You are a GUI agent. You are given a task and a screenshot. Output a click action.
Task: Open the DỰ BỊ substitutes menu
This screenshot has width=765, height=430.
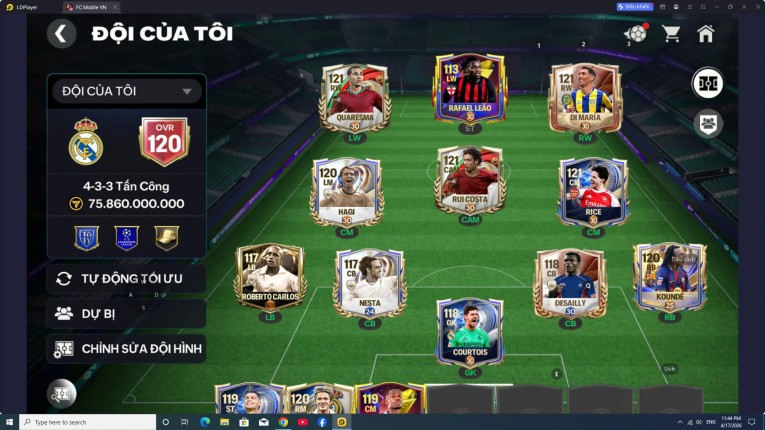126,313
